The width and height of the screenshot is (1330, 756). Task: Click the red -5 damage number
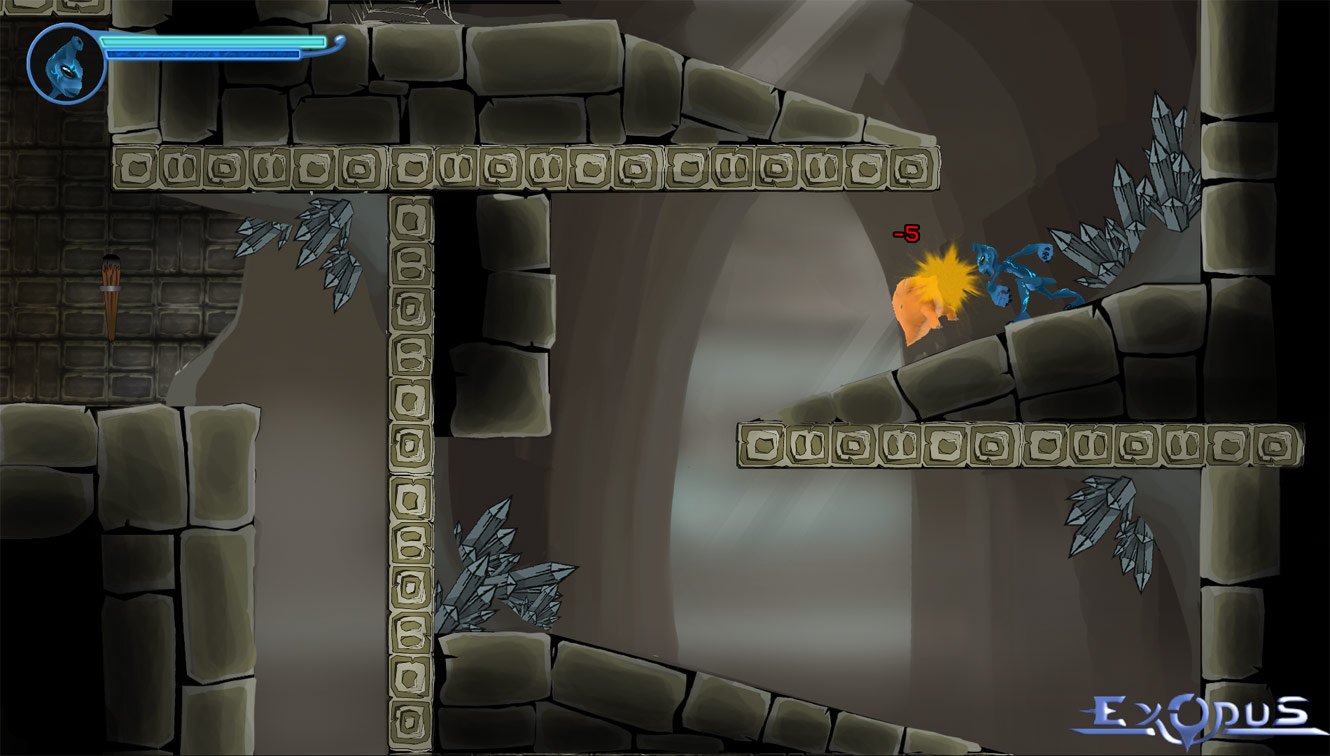tap(906, 232)
